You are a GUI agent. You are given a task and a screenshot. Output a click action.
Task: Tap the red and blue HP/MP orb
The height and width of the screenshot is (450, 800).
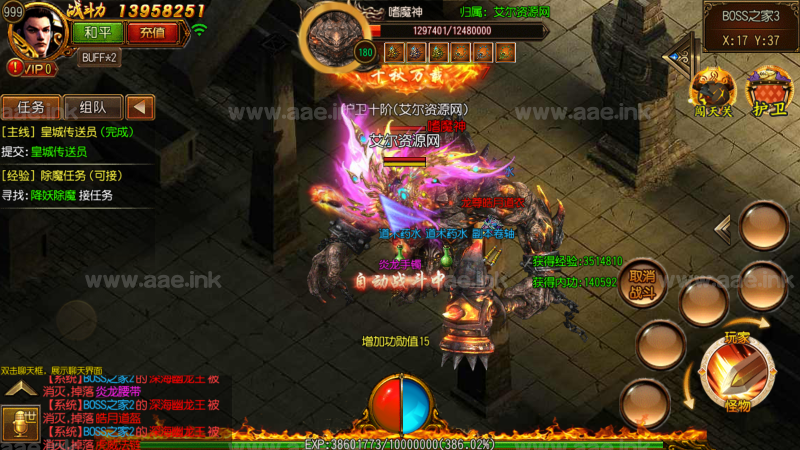400,405
